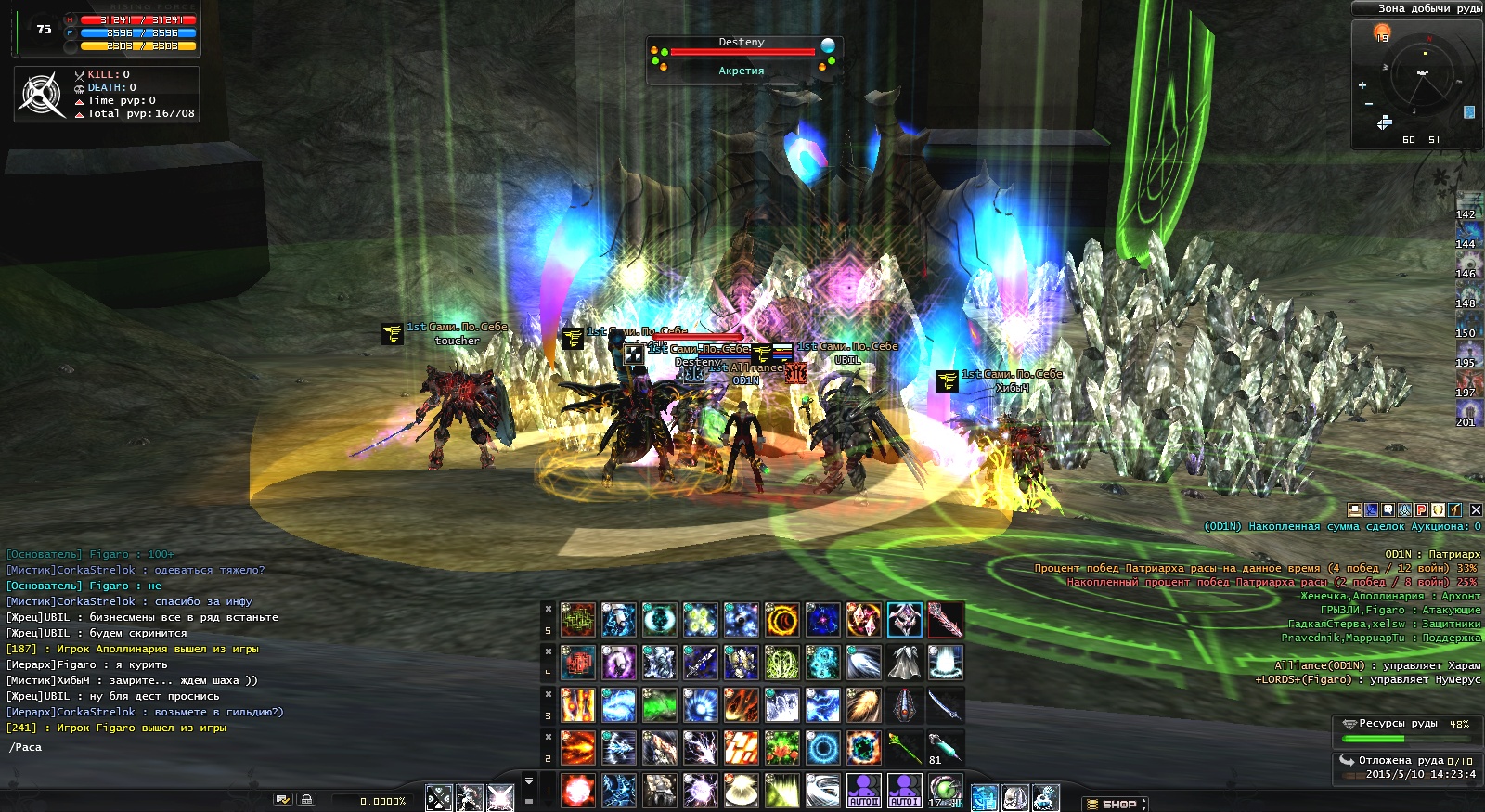Toggle the padlock icon on bottom bar
Screen dimensions: 1485x812
click(x=306, y=799)
